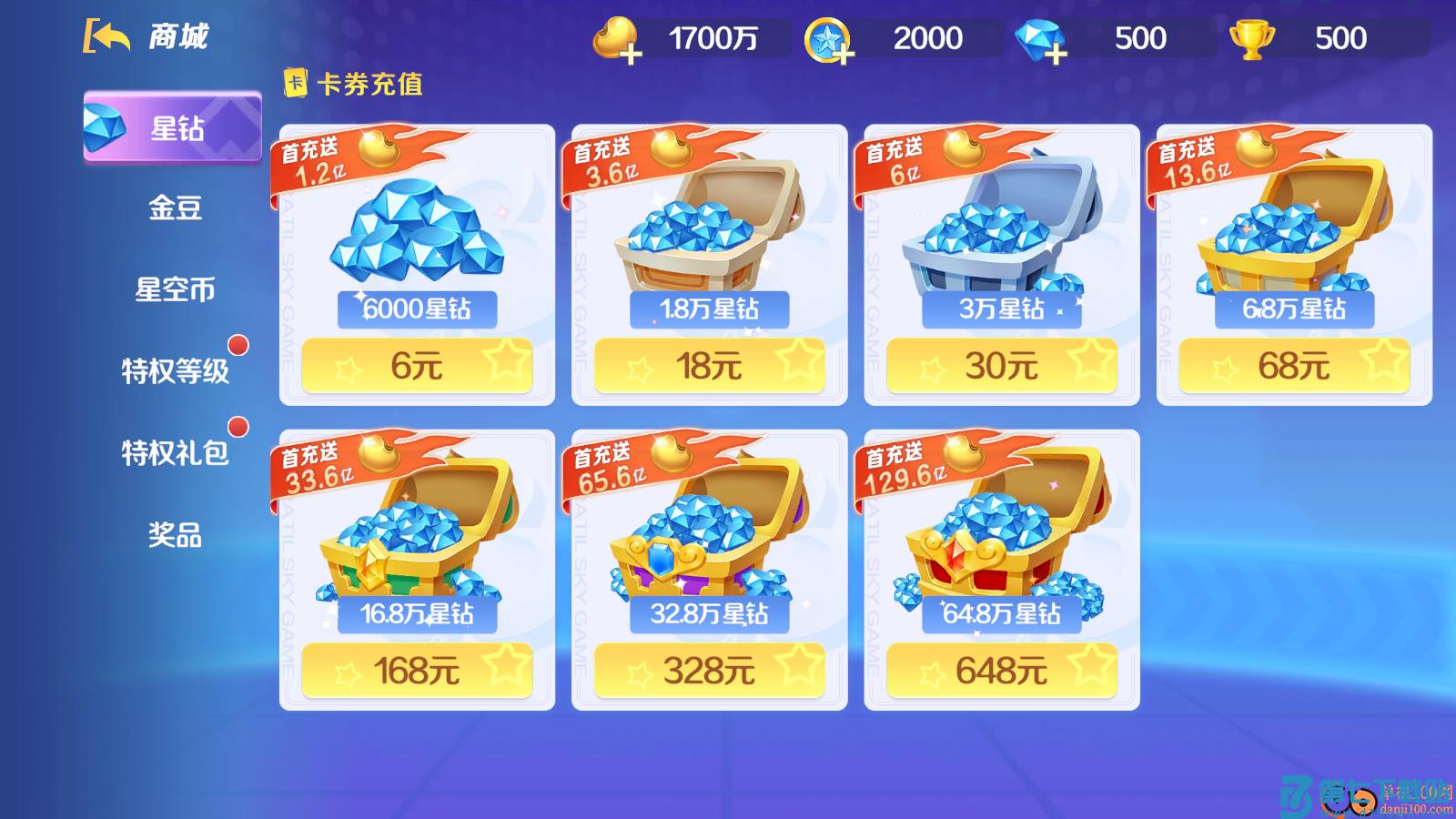The image size is (1456, 819).
Task: Click the 首充送 1.2亿 ribbon banner
Action: click(320, 161)
